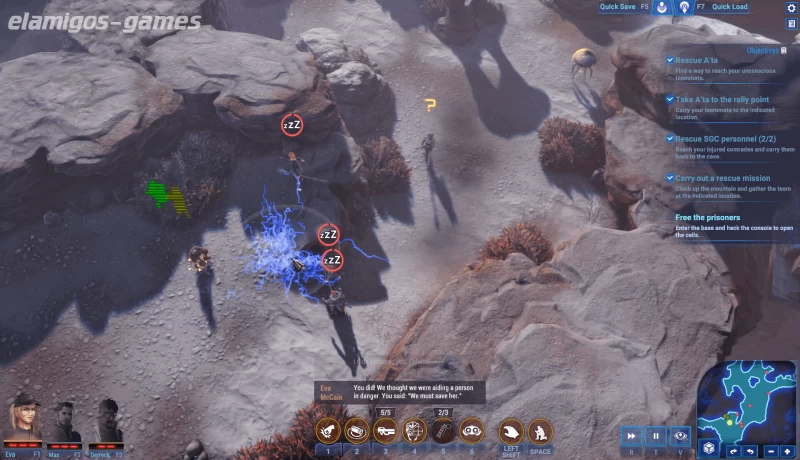Toggle the crouch stance icon
This screenshot has width=800, height=460.
[x=540, y=431]
